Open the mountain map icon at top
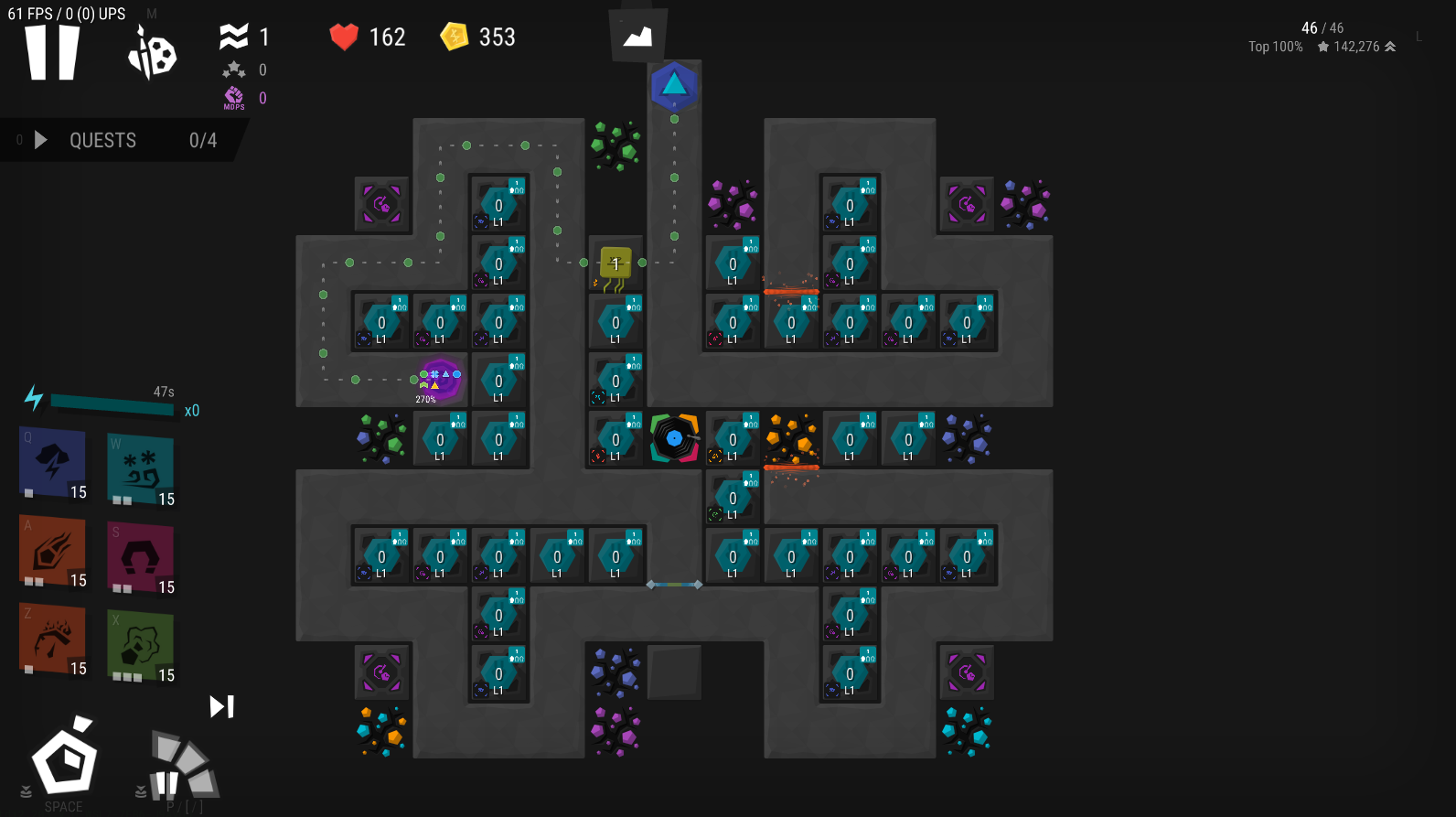Screen dimensions: 1456x817 637,37
